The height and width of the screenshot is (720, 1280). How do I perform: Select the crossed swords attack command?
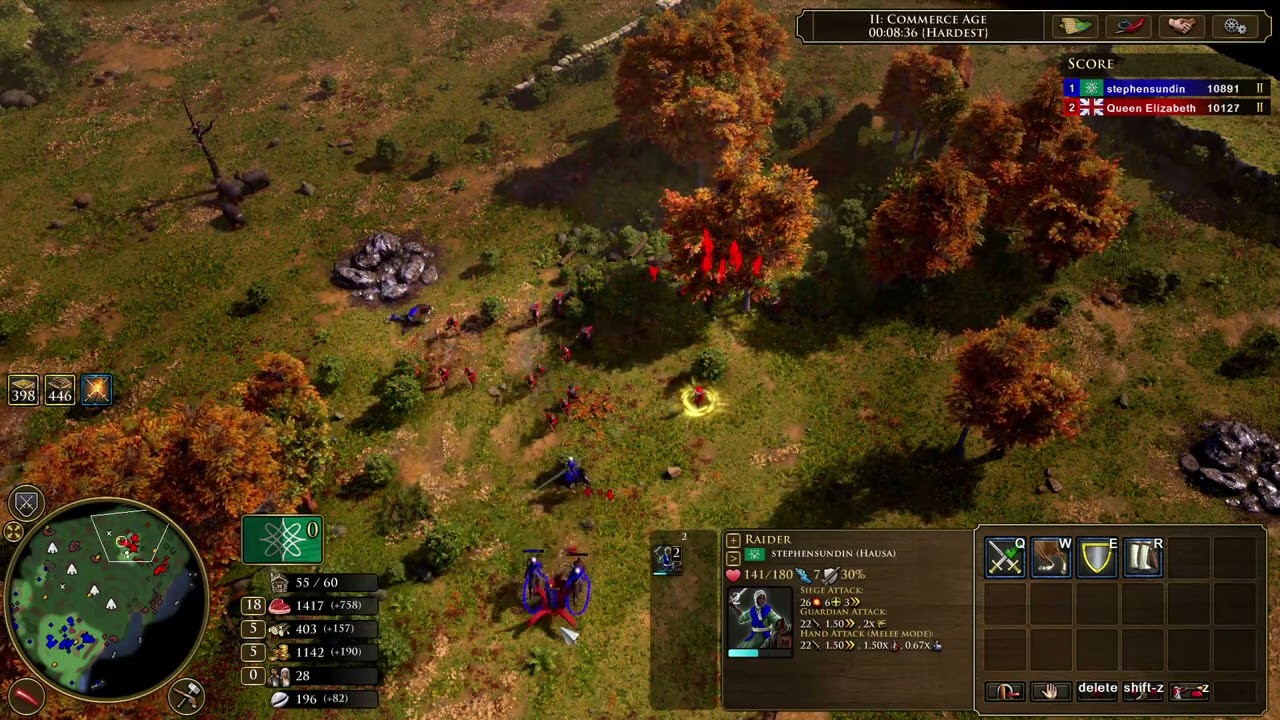(x=1004, y=558)
